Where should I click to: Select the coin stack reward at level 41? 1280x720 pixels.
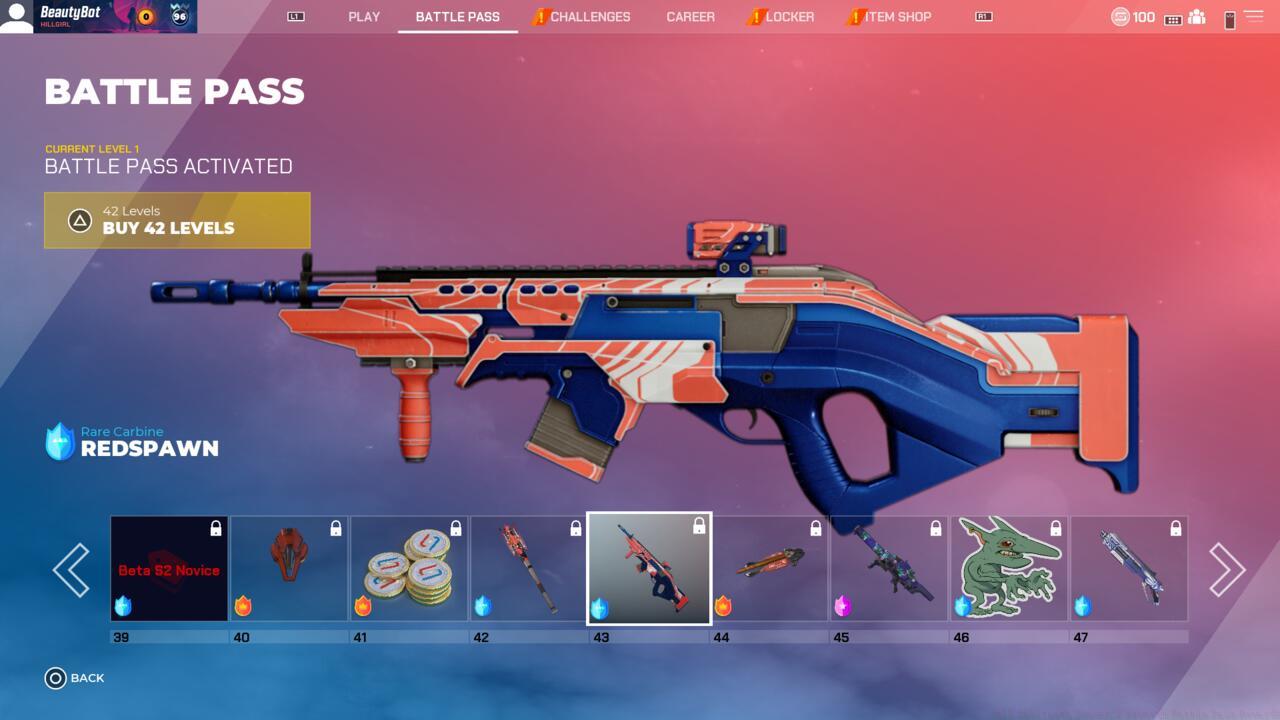tap(409, 569)
